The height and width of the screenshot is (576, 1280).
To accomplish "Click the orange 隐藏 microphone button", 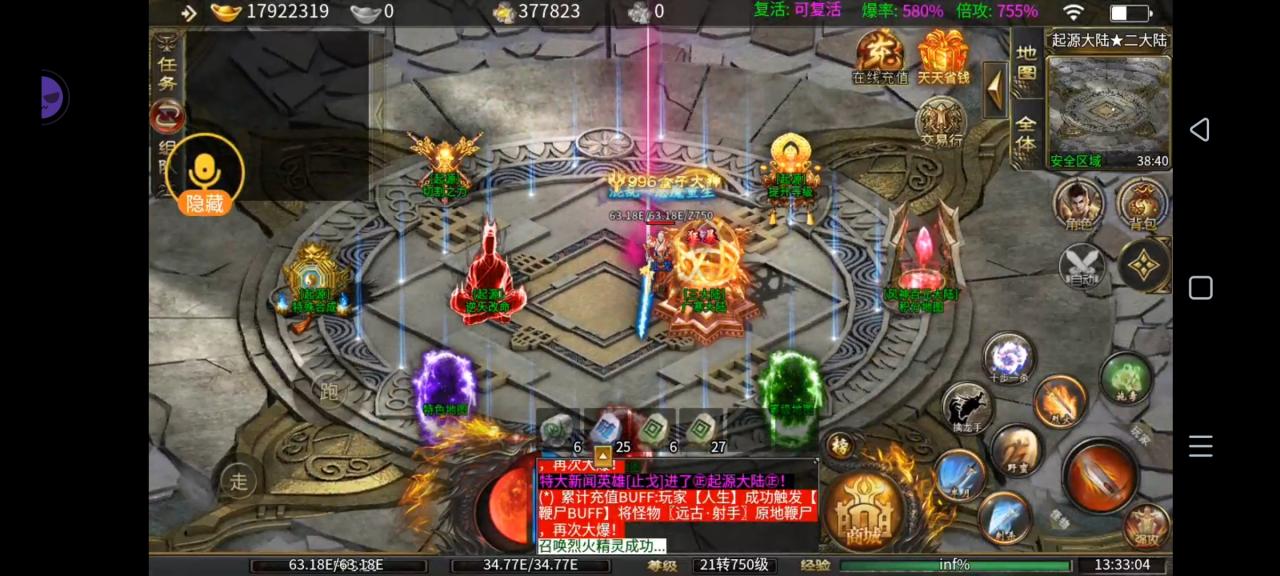I will 205,176.
